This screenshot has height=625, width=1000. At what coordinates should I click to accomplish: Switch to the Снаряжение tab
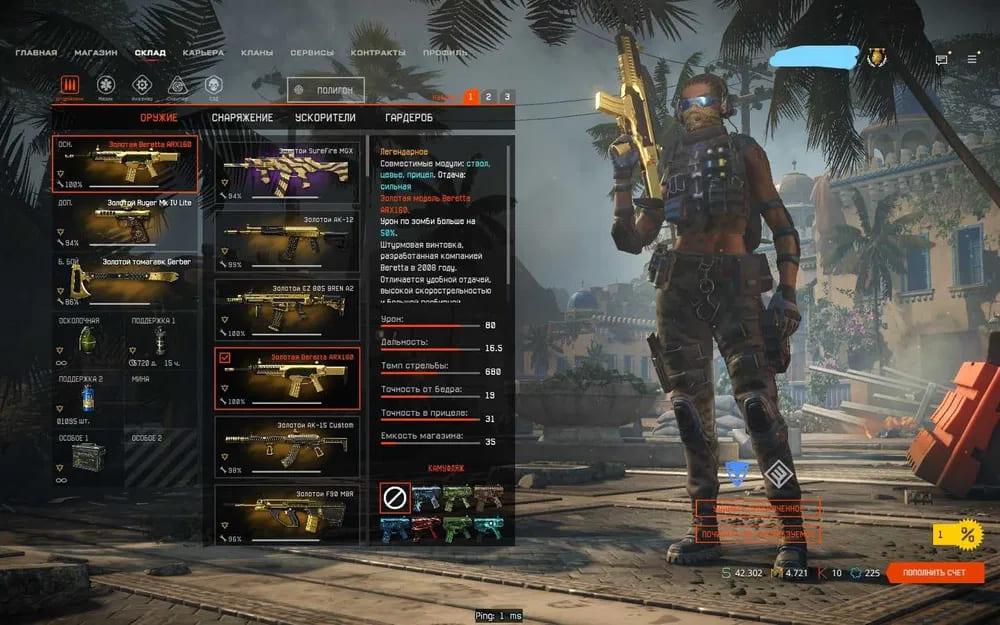tap(242, 118)
